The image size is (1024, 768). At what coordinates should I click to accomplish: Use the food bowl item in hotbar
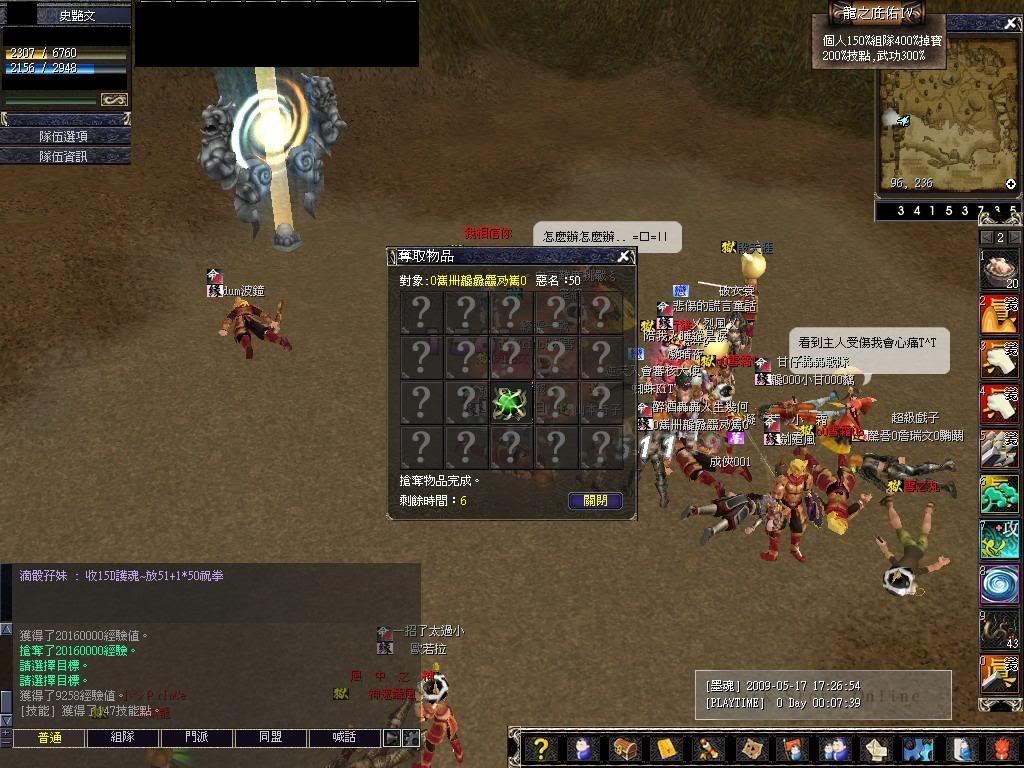(1000, 270)
